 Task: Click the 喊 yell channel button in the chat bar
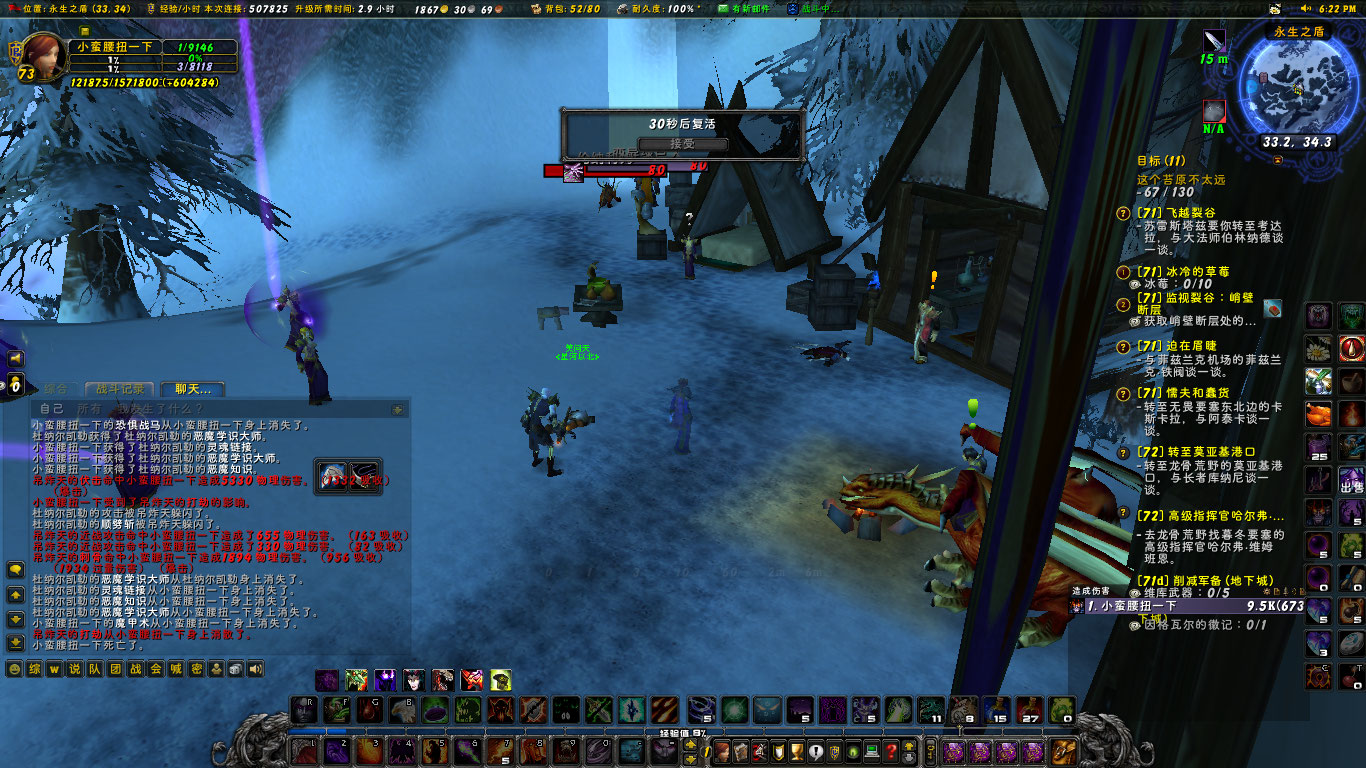[x=176, y=669]
